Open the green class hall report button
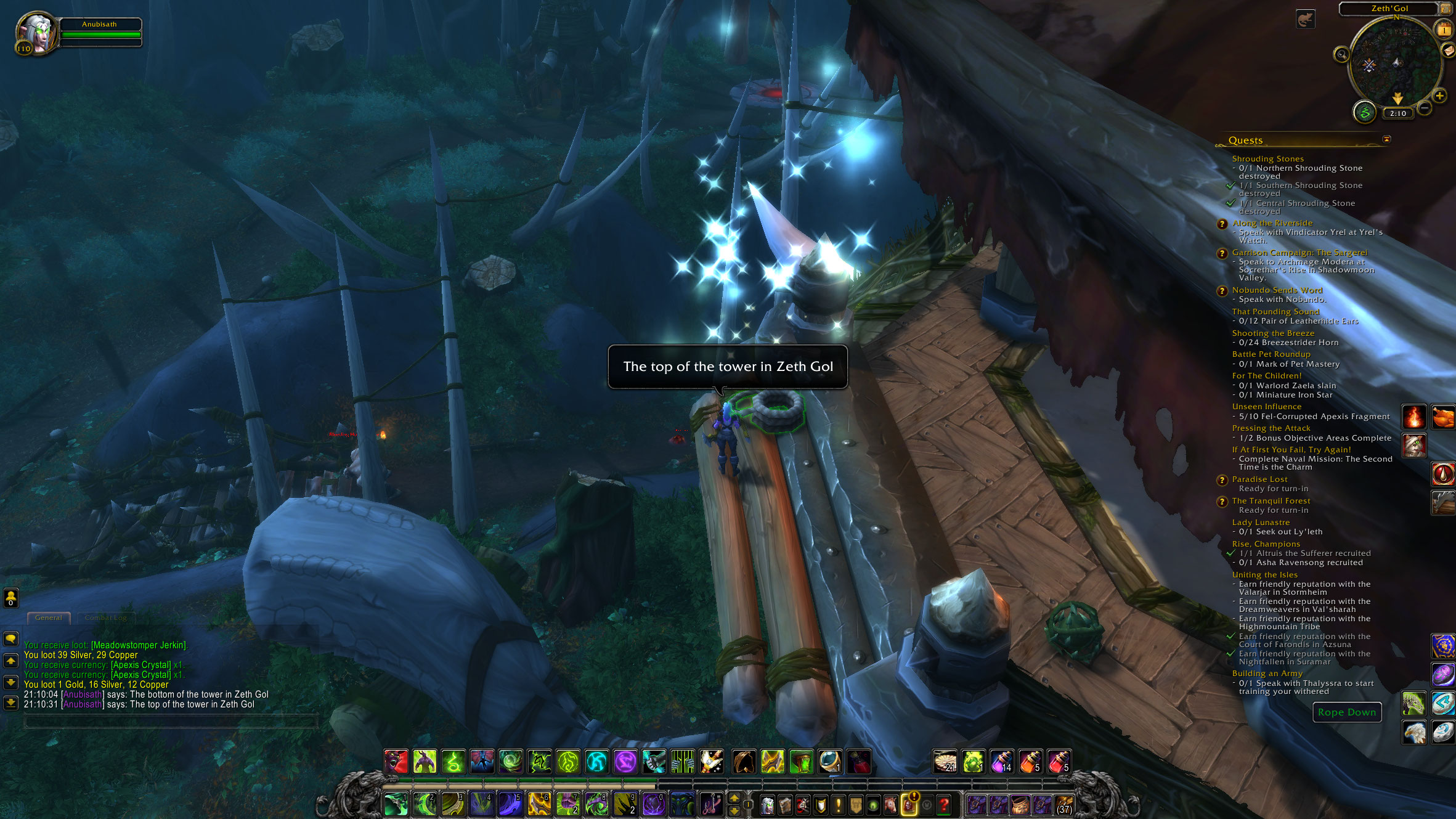Screen dimensions: 1456x819 1364,113
